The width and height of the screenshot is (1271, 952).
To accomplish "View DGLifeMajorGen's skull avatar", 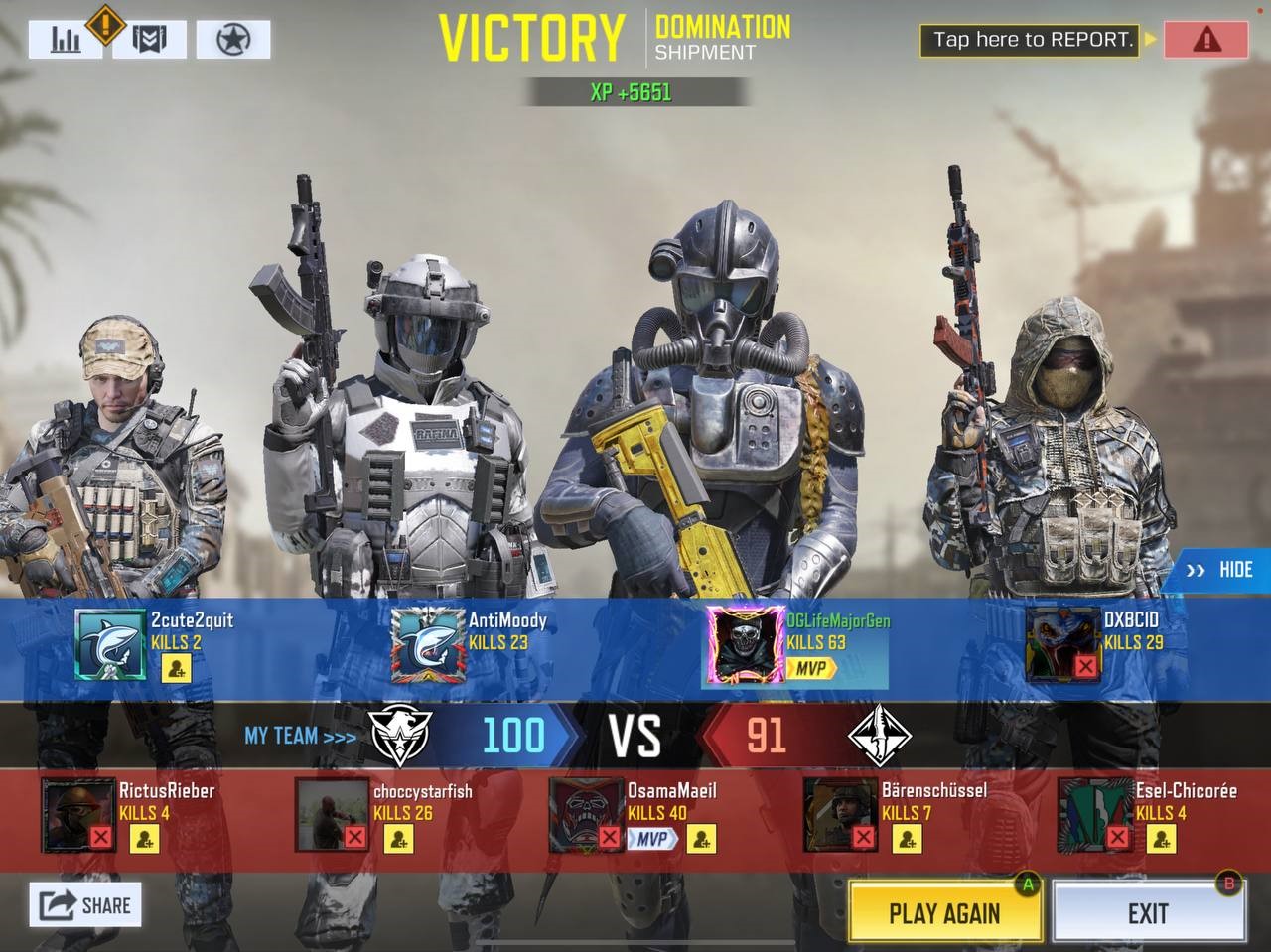I will pos(745,644).
